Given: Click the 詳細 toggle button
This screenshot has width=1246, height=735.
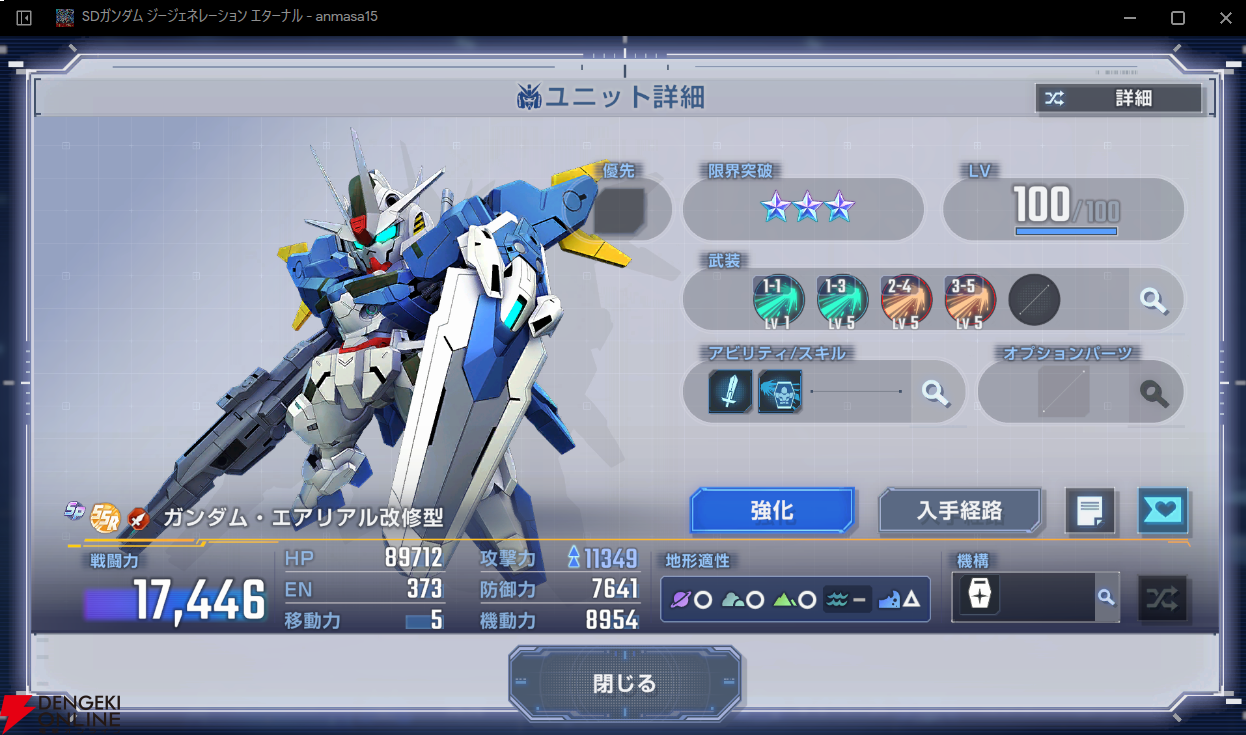Looking at the screenshot, I should [x=1118, y=98].
